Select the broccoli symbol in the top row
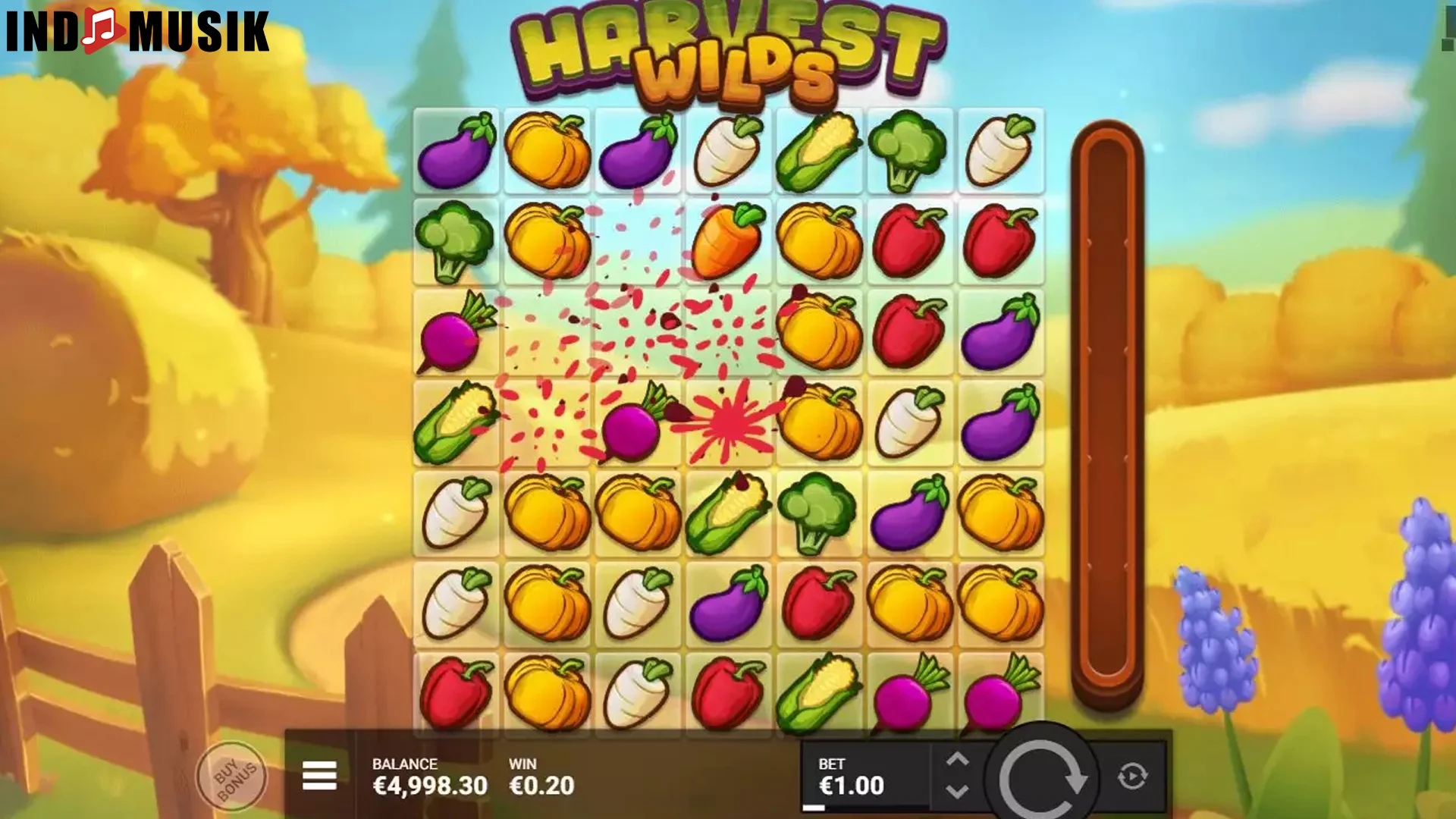The width and height of the screenshot is (1456, 819). [x=908, y=152]
